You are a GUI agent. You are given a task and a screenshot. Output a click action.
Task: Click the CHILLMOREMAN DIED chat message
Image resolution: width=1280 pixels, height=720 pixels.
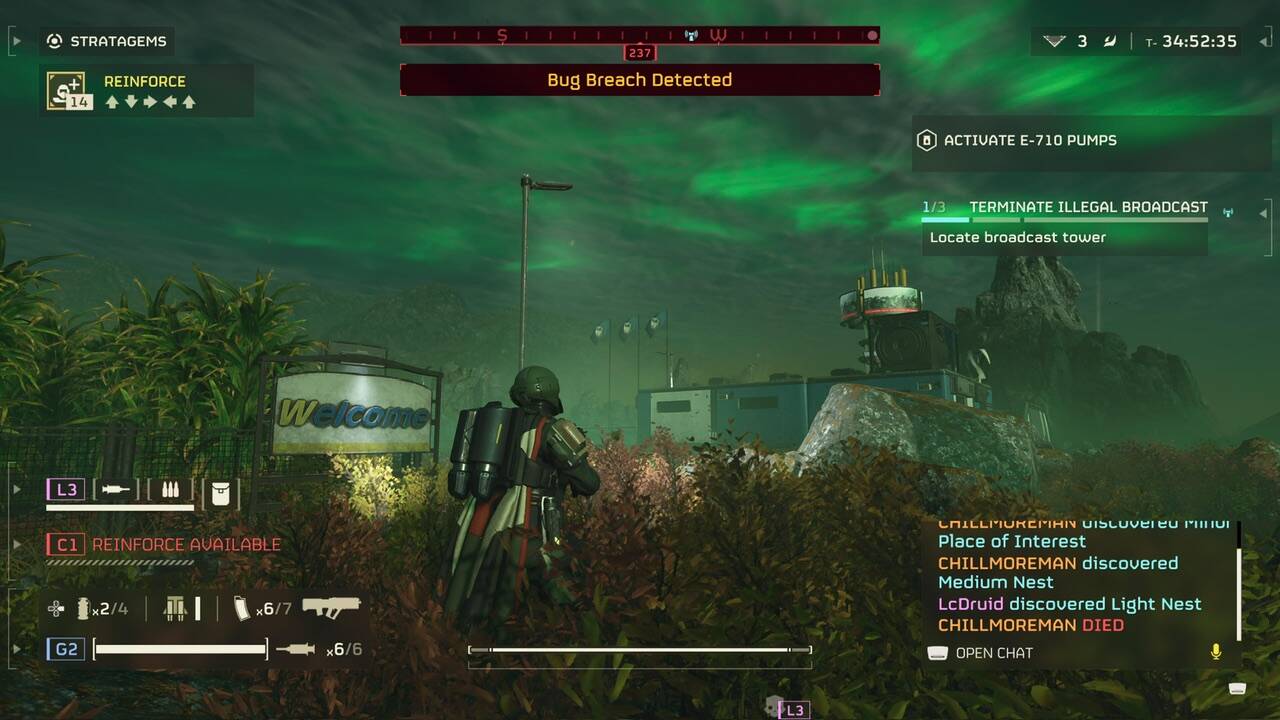click(1030, 625)
